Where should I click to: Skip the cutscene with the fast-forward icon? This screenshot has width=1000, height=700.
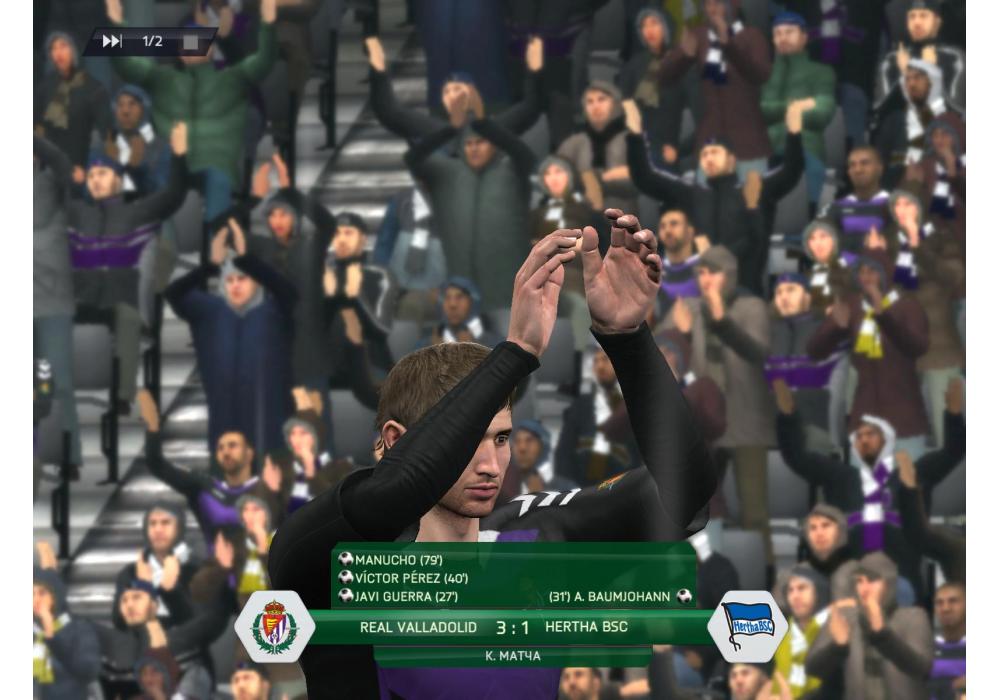point(112,41)
